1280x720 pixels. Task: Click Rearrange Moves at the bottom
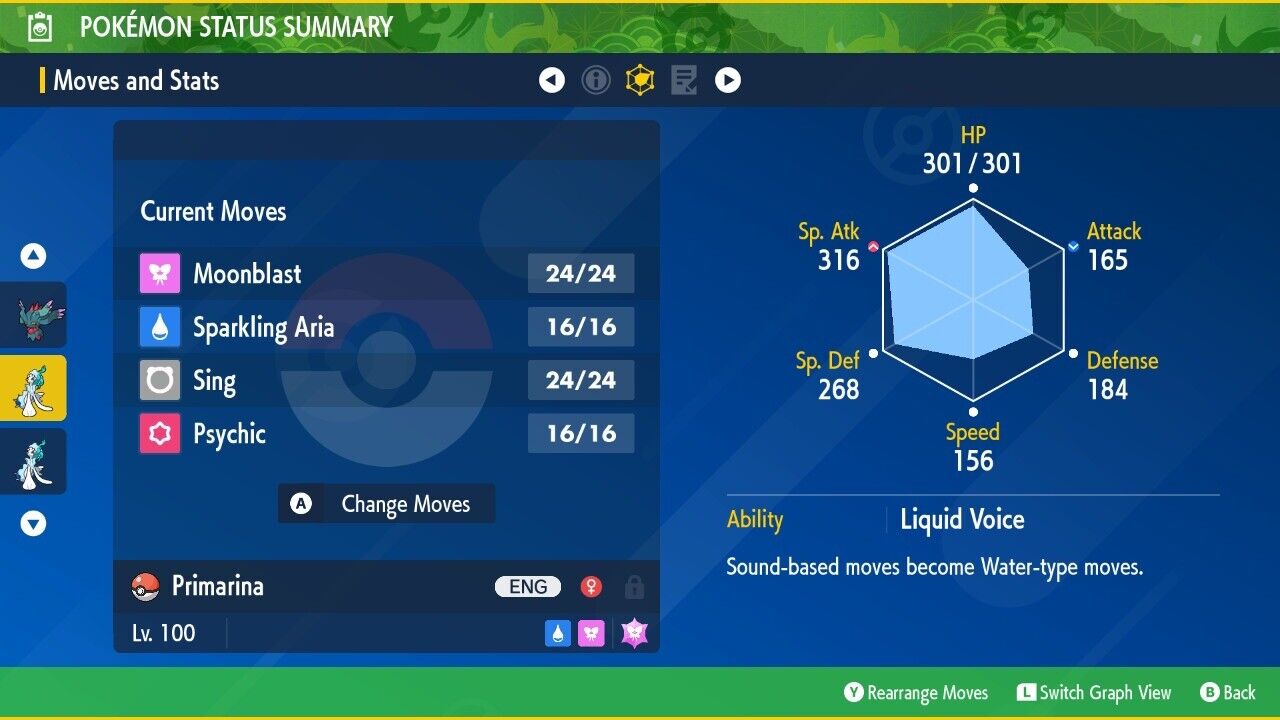916,693
